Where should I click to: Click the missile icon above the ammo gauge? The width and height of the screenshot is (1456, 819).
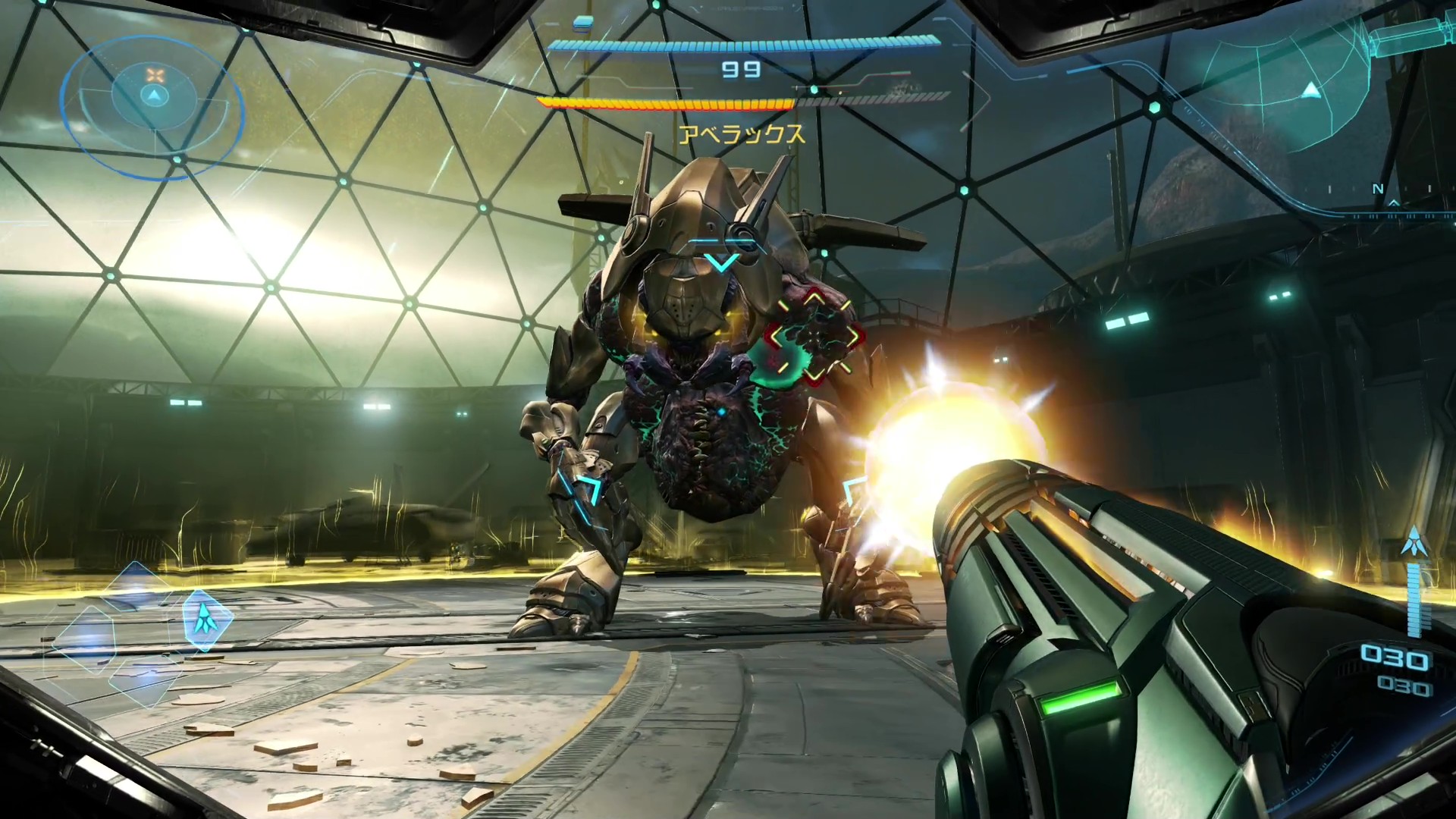coord(1413,541)
